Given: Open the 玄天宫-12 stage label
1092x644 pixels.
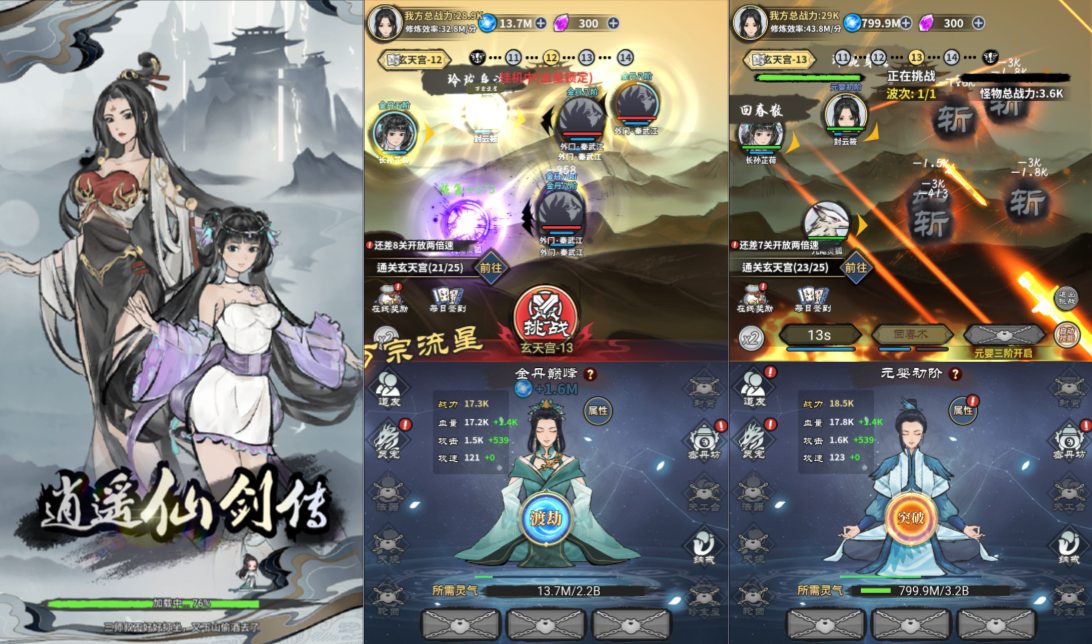Looking at the screenshot, I should (409, 58).
